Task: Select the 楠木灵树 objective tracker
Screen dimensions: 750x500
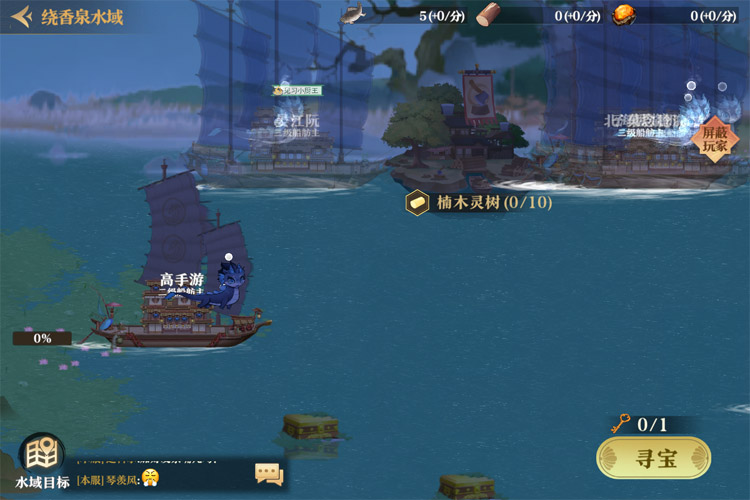Action: (480, 203)
